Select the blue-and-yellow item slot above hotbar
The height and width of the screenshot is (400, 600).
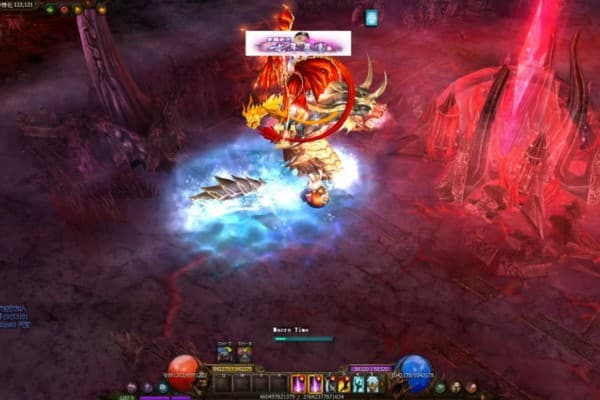tap(225, 352)
